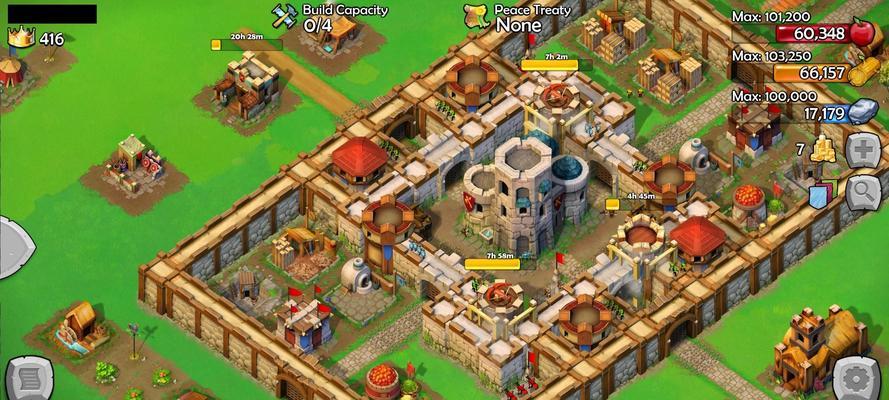Open the colored banner cards icon
This screenshot has width=889, height=400.
point(820,193)
